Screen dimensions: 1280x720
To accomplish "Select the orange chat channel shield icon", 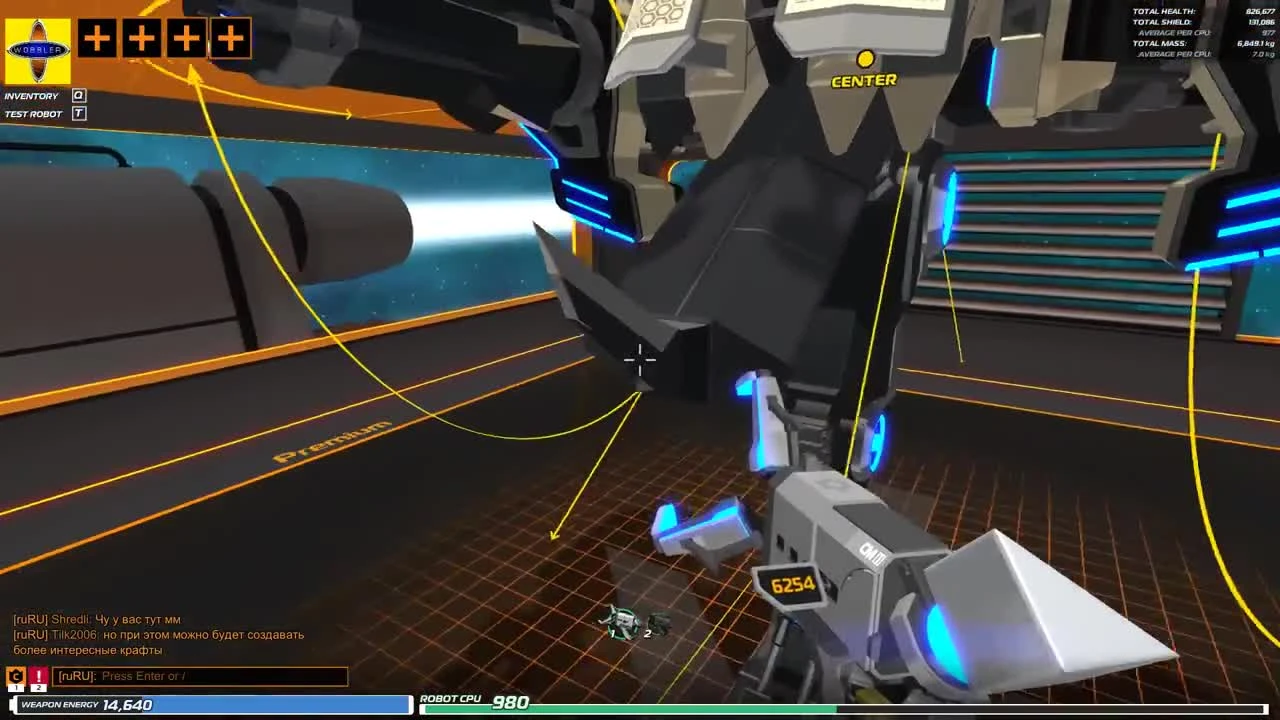I will [x=14, y=675].
